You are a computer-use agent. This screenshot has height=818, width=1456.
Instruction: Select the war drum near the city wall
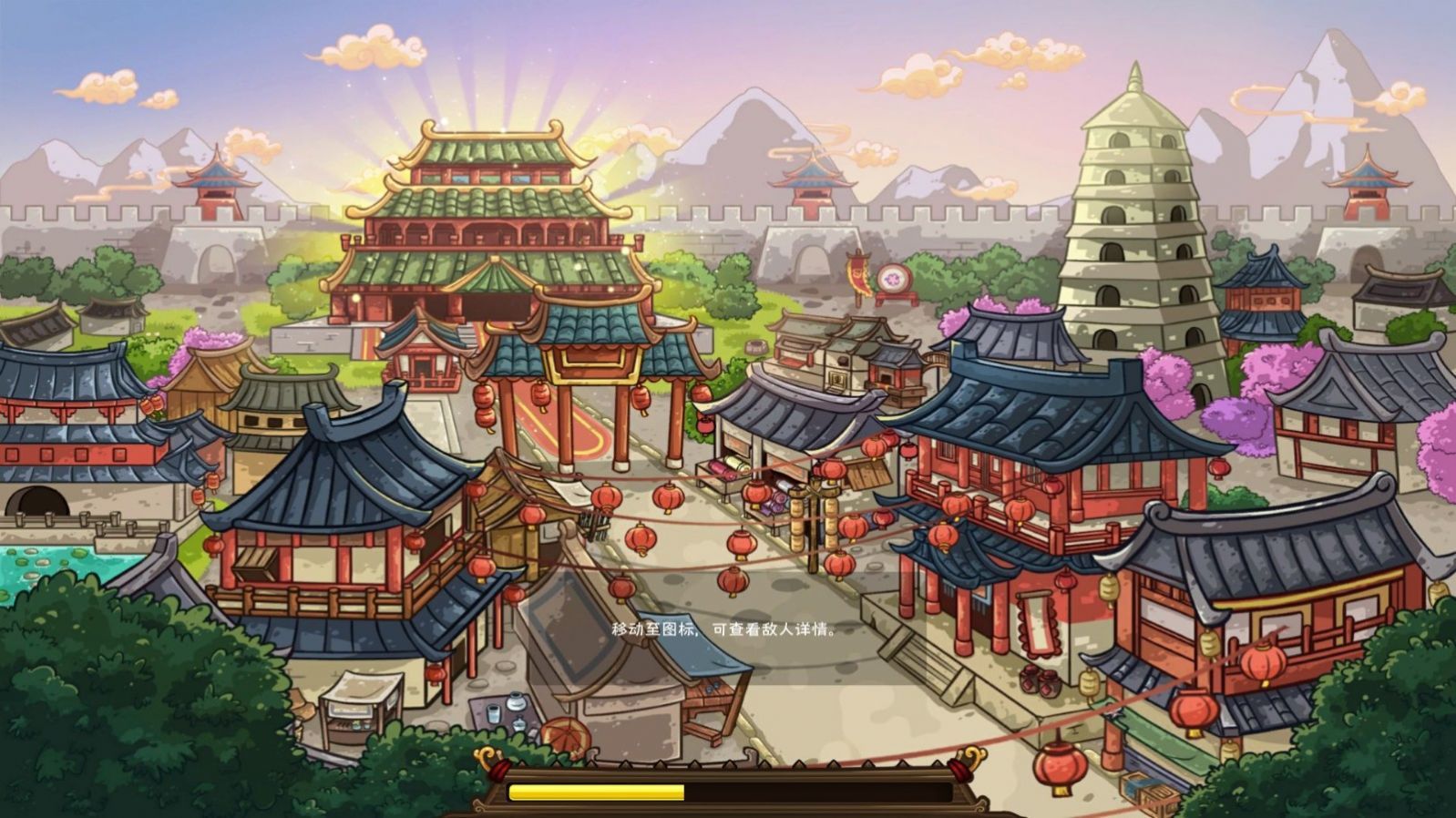896,278
